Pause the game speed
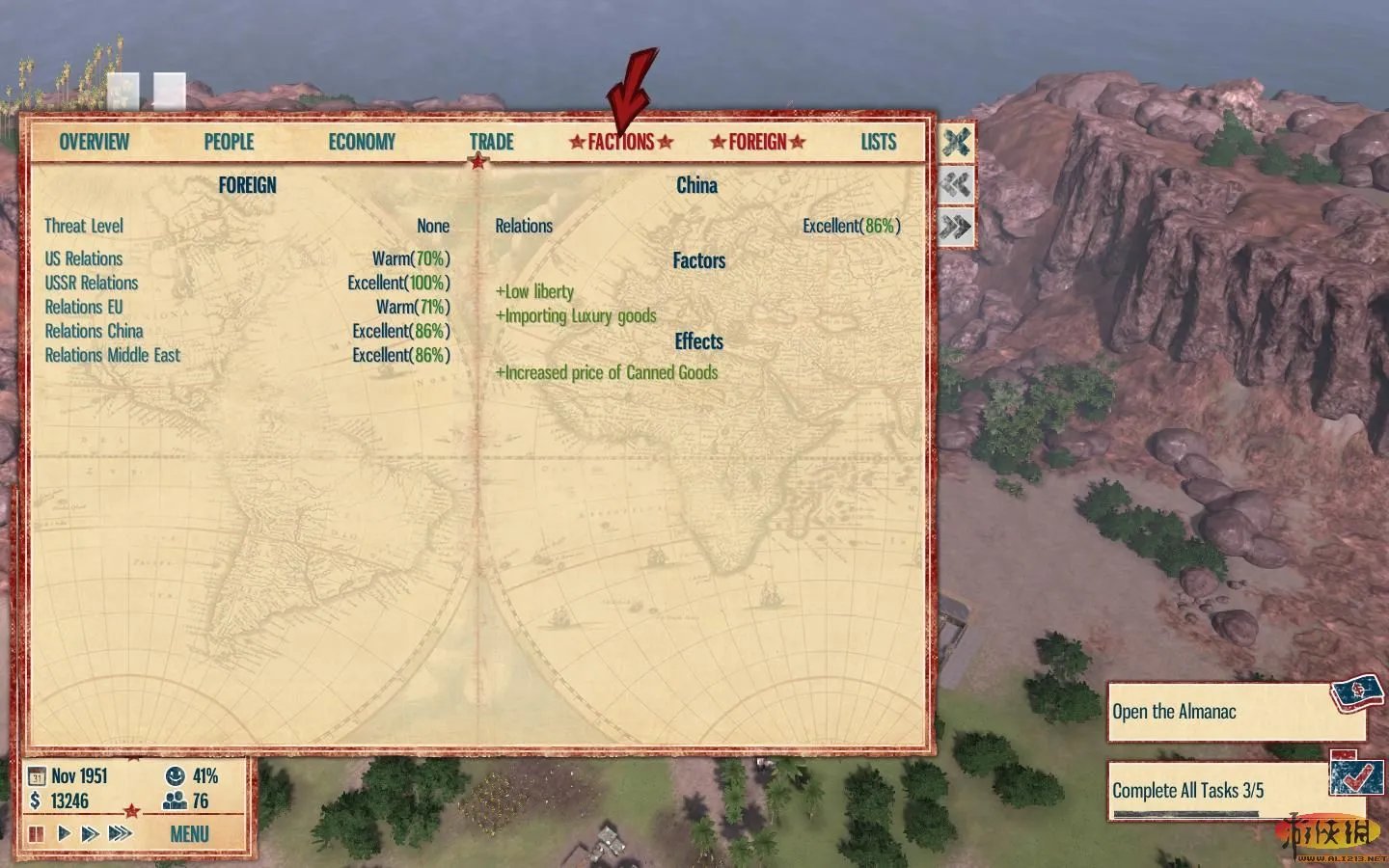The height and width of the screenshot is (868, 1389). point(37,833)
